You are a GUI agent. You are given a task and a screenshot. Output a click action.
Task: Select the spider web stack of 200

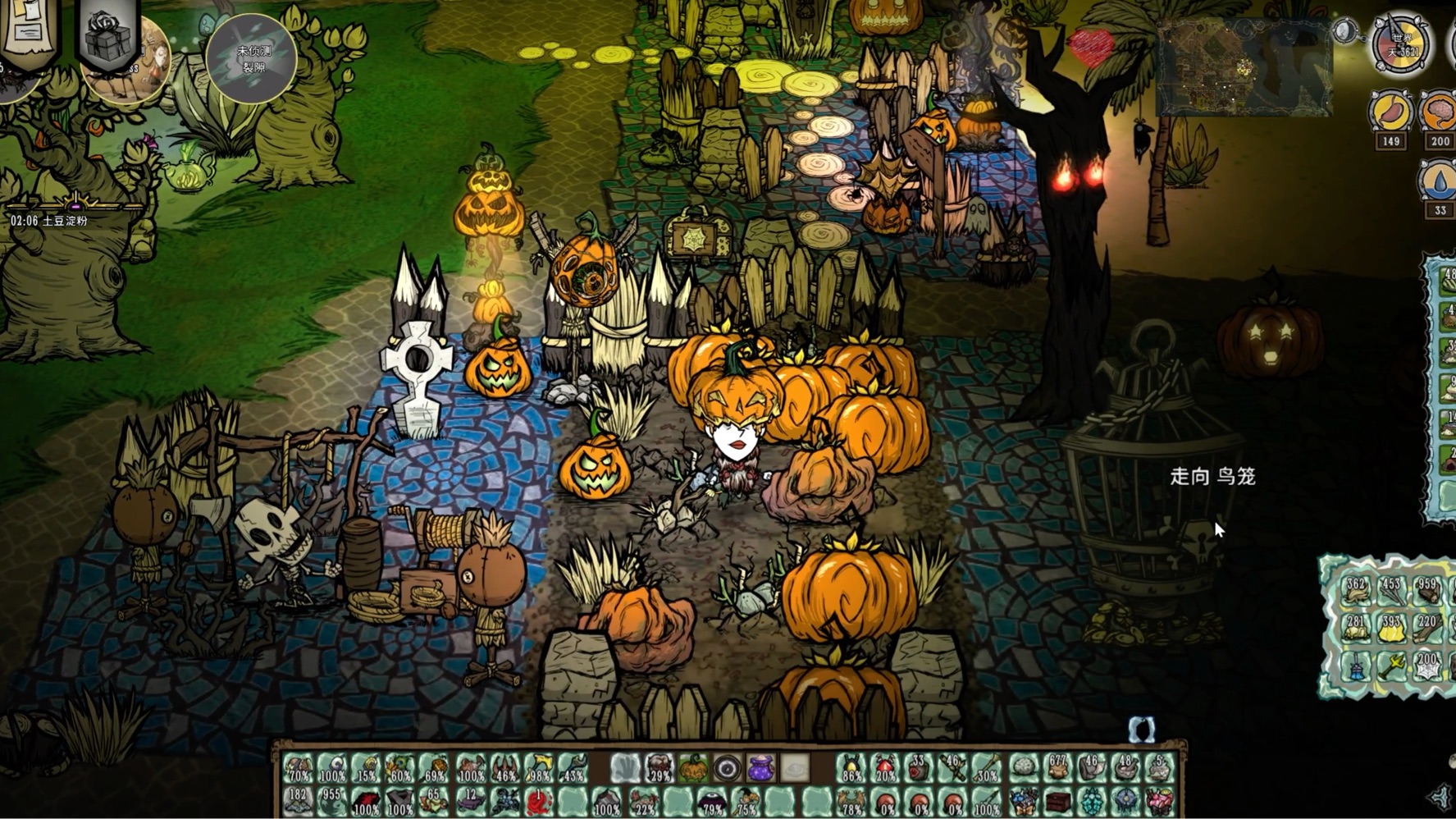(1428, 666)
